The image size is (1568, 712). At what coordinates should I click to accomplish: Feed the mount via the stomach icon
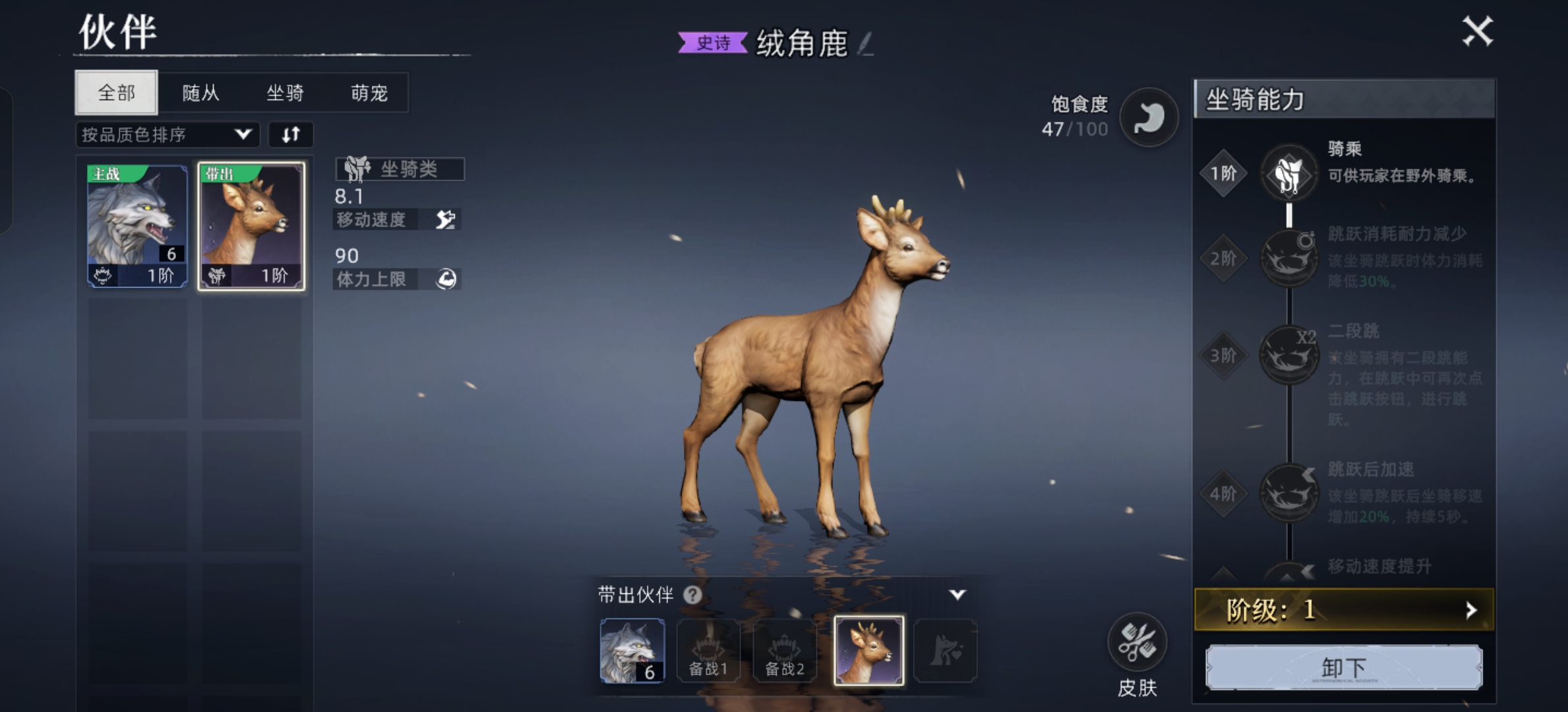click(x=1149, y=117)
